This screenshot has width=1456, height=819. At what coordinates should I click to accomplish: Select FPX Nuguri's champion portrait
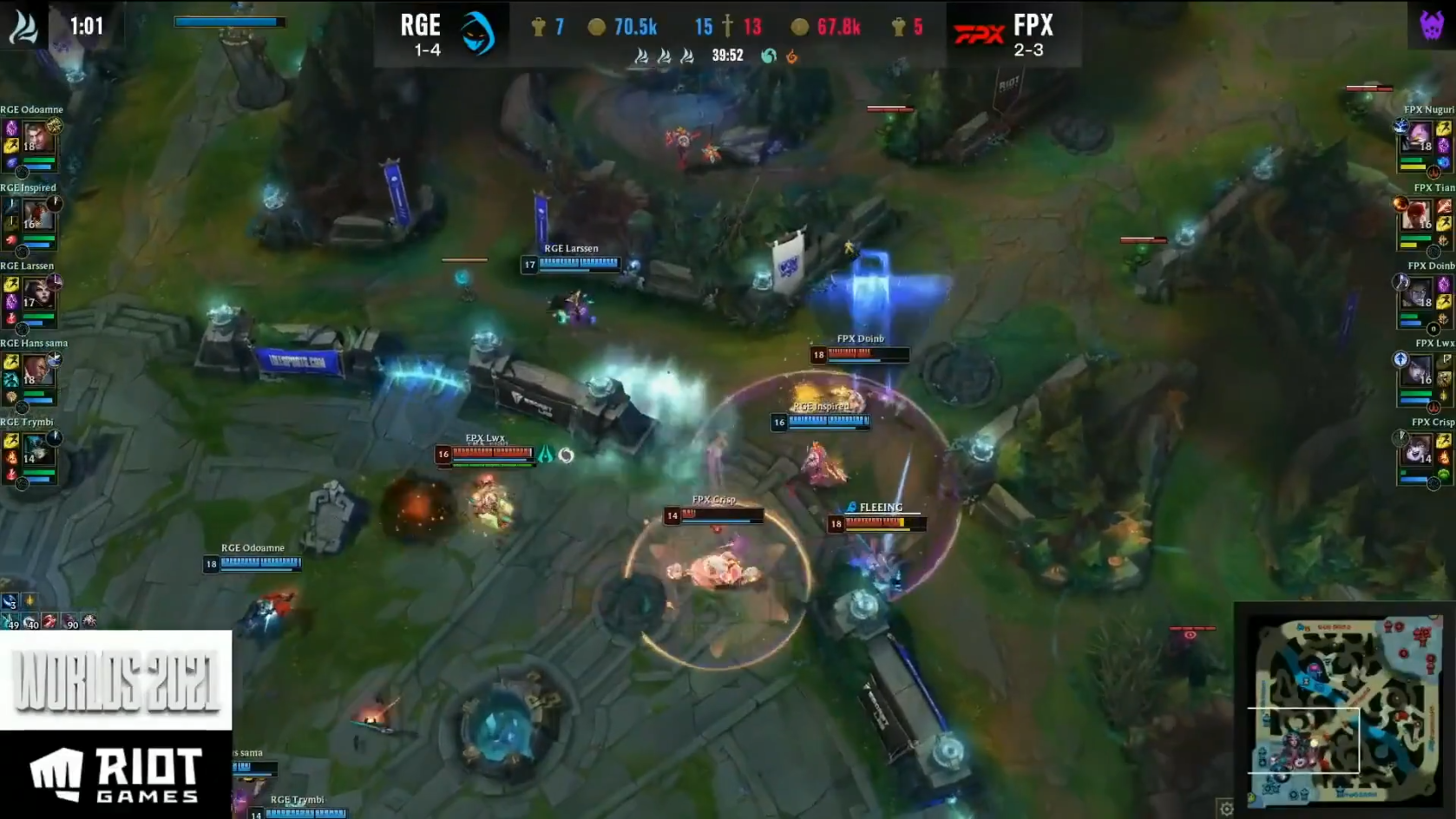(x=1419, y=137)
